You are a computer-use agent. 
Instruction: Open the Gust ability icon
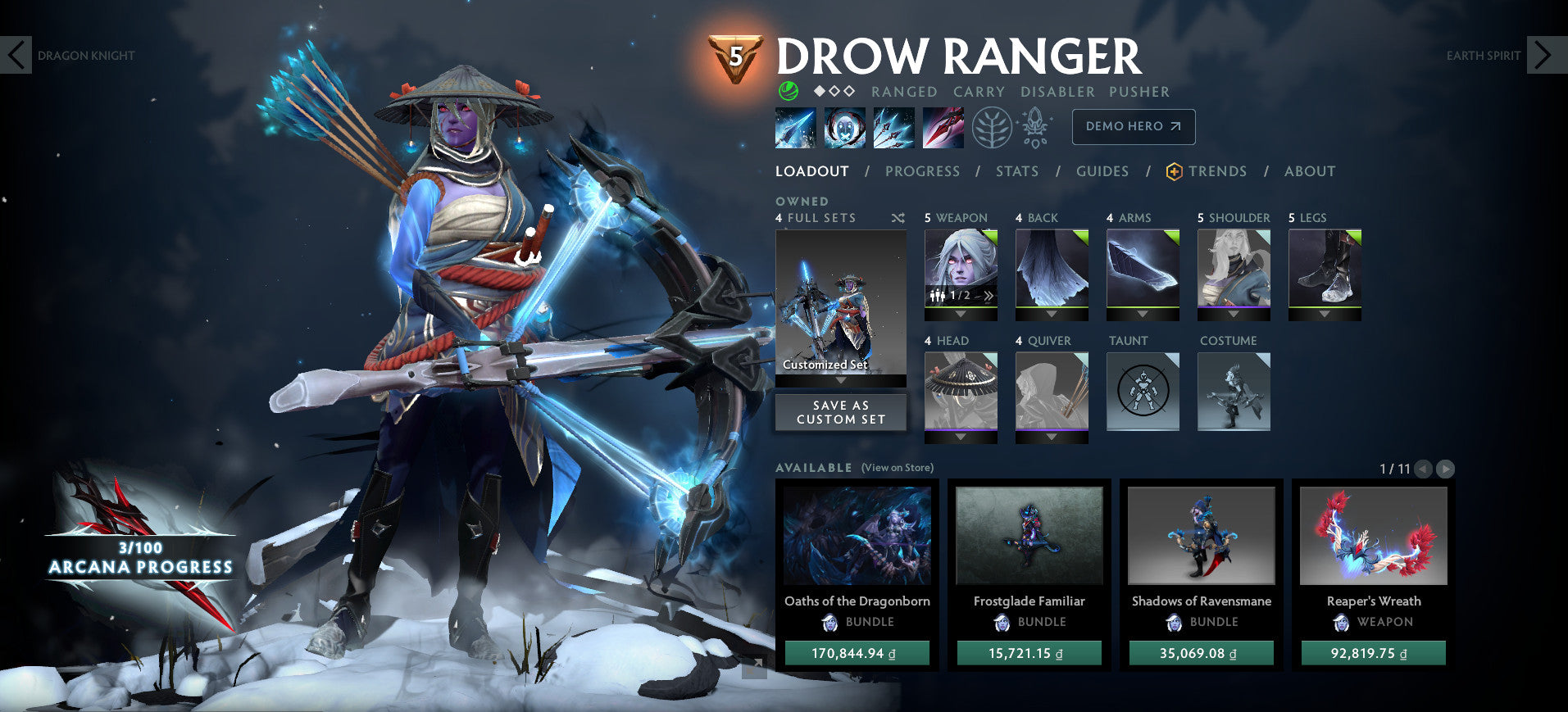tap(844, 128)
